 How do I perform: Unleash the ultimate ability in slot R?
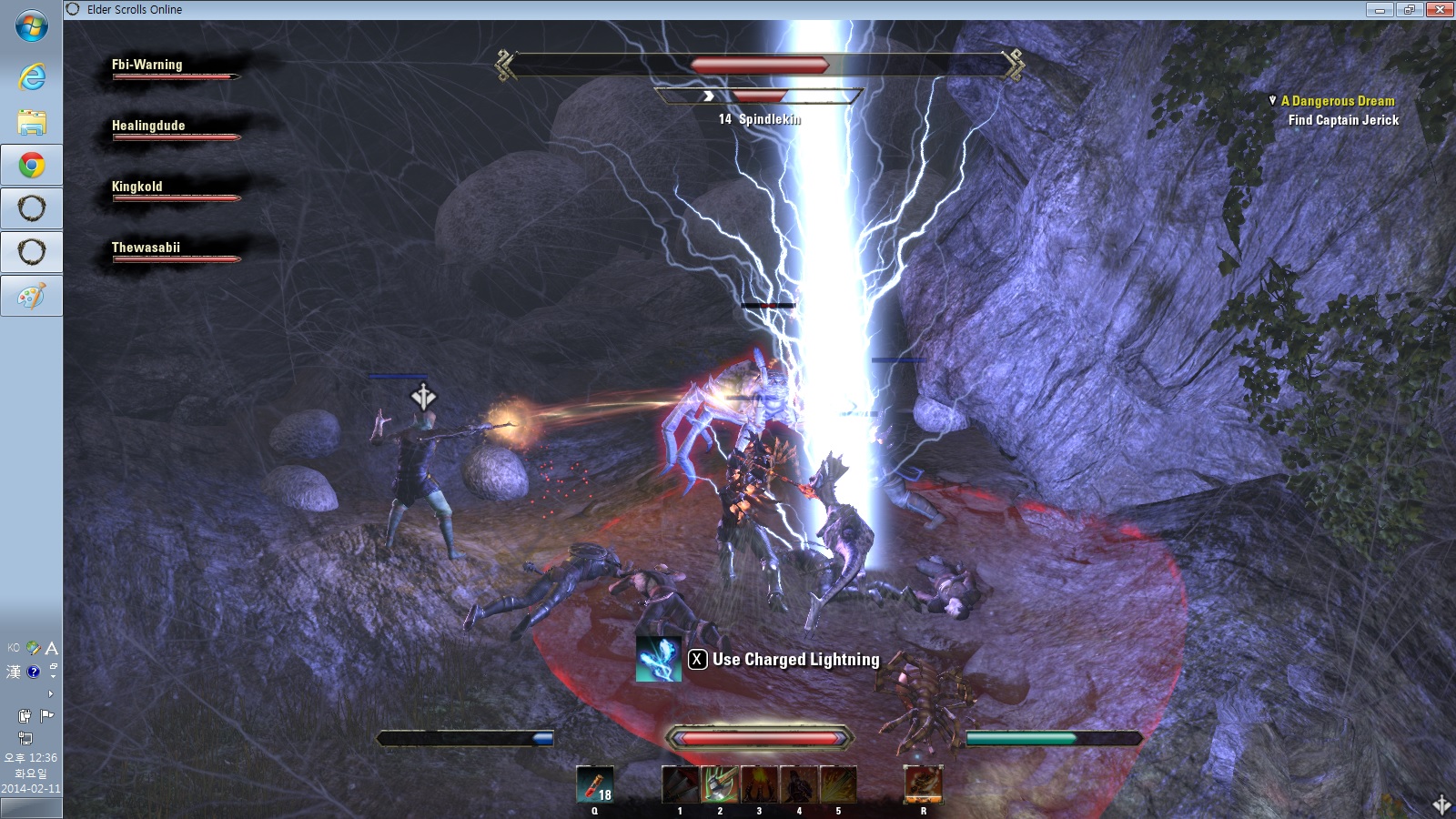(923, 784)
